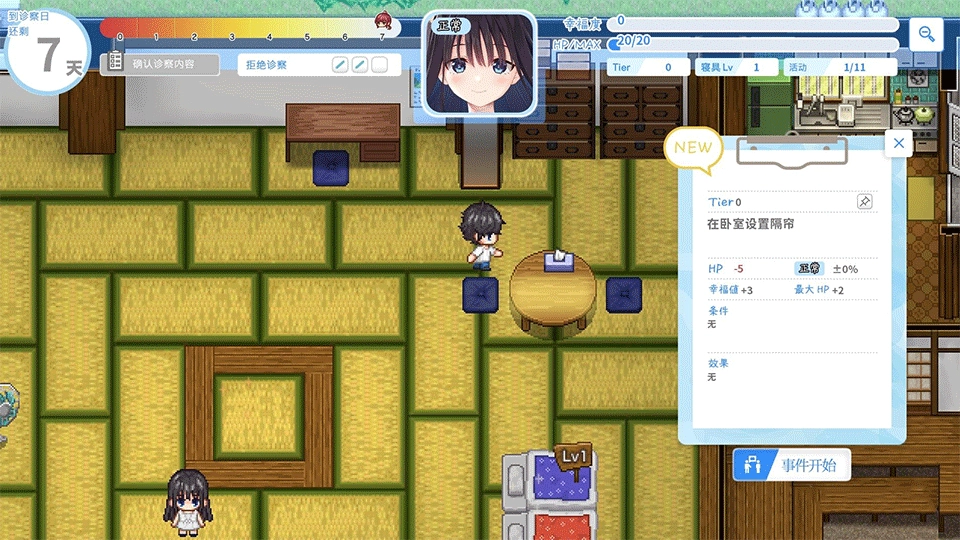Close the event details panel

[x=898, y=144]
